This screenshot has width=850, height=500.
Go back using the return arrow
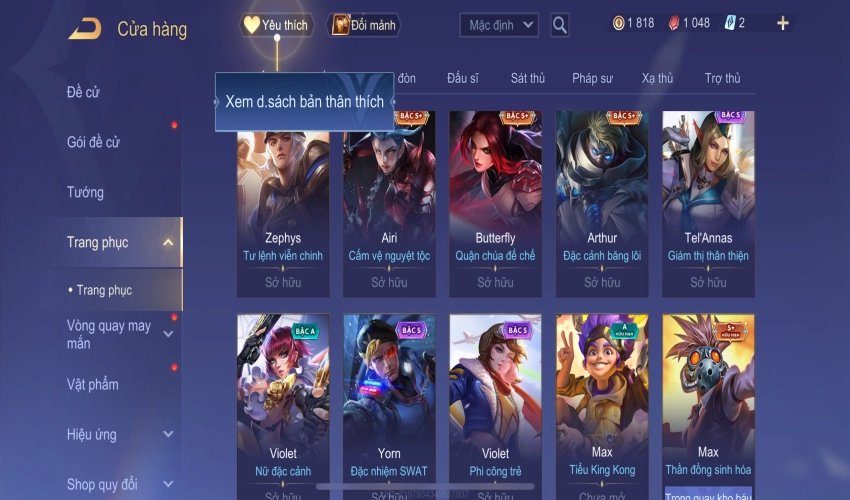coord(84,28)
